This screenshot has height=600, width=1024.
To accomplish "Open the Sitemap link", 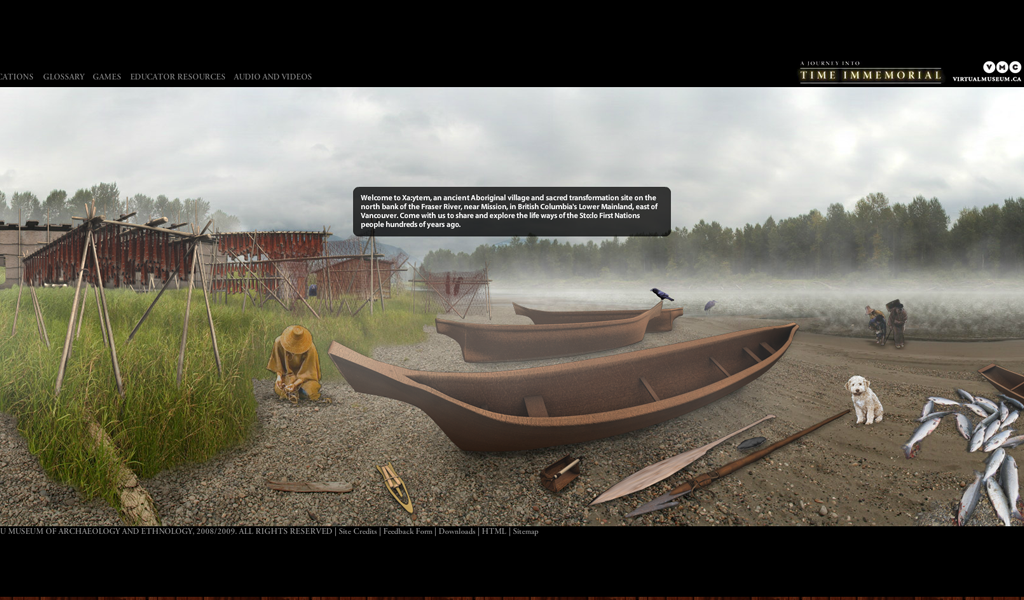I will coord(526,532).
